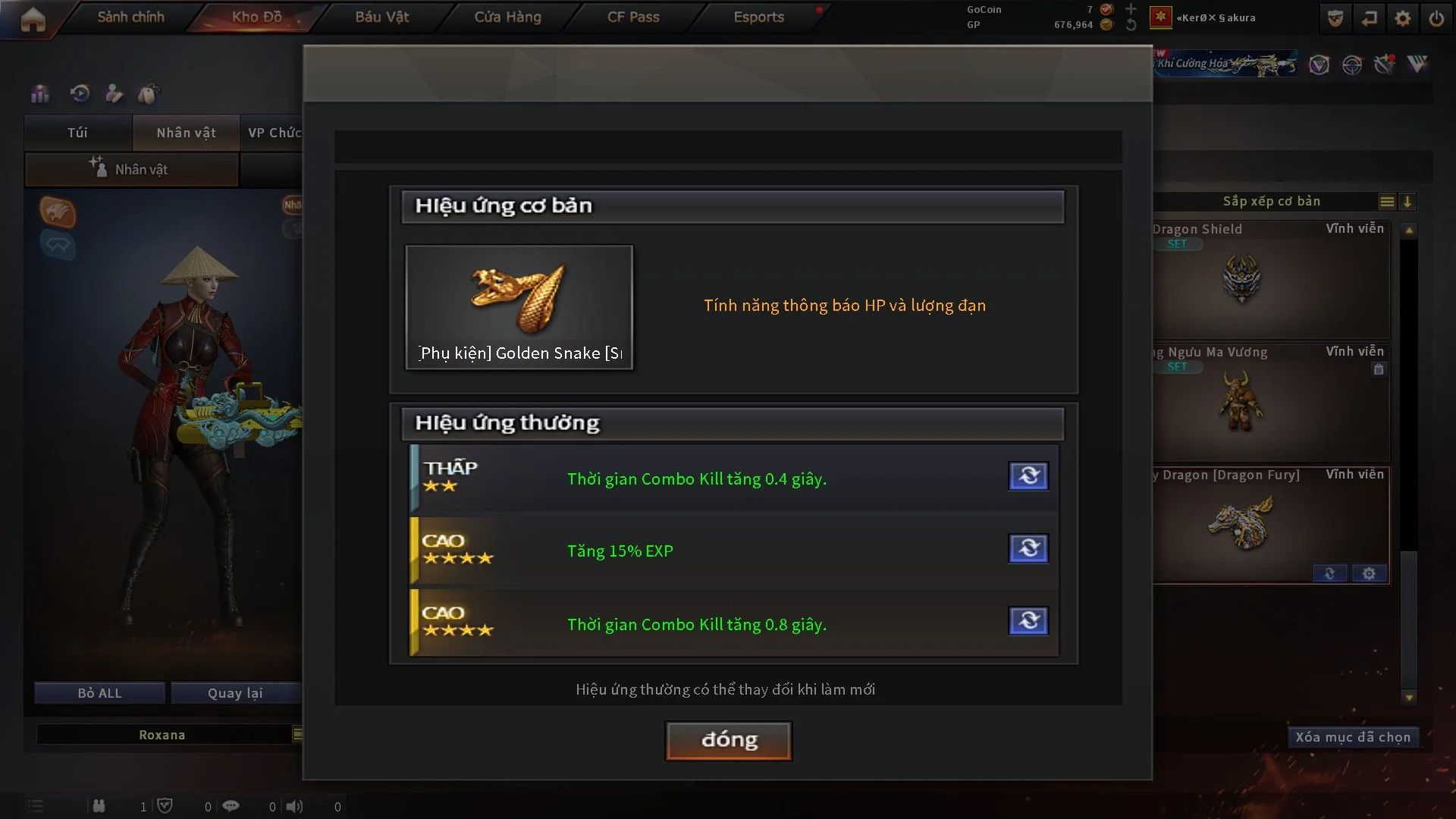Screen dimensions: 1456x819
Task: Click the list view icon next to sort options
Action: tap(1387, 202)
